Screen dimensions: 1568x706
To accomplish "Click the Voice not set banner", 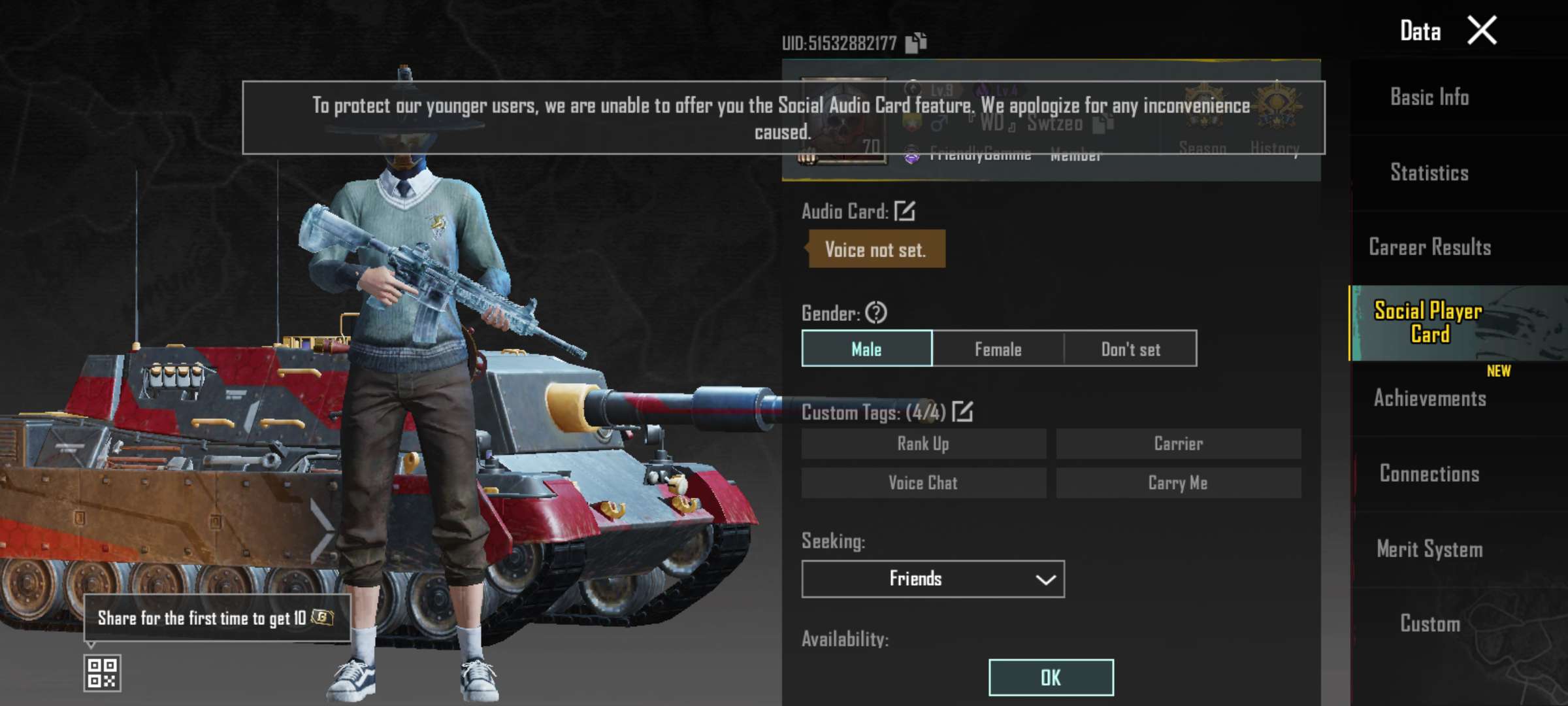I will pyautogui.click(x=875, y=249).
